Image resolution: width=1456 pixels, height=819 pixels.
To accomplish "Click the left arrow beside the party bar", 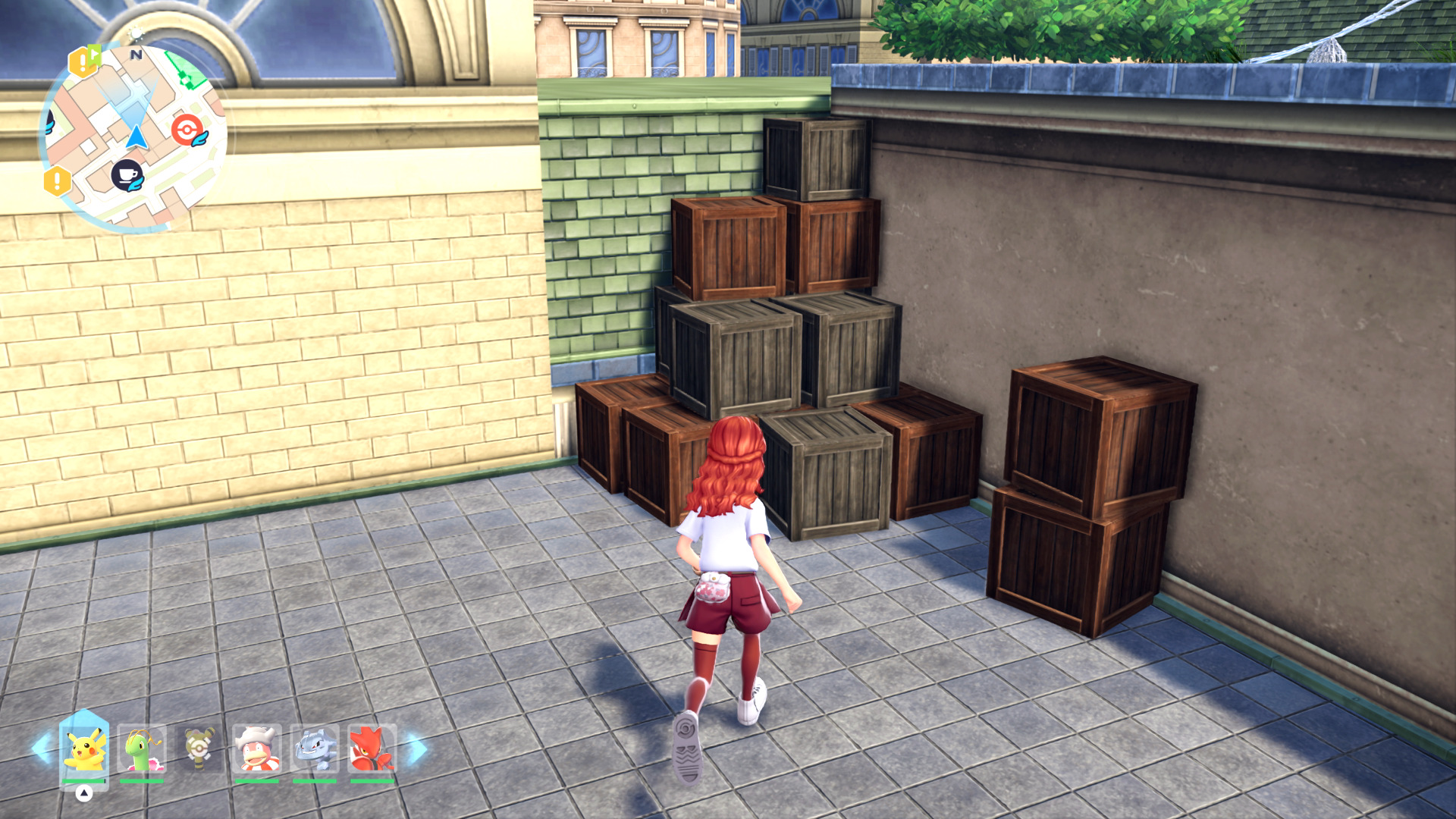I will [x=42, y=748].
